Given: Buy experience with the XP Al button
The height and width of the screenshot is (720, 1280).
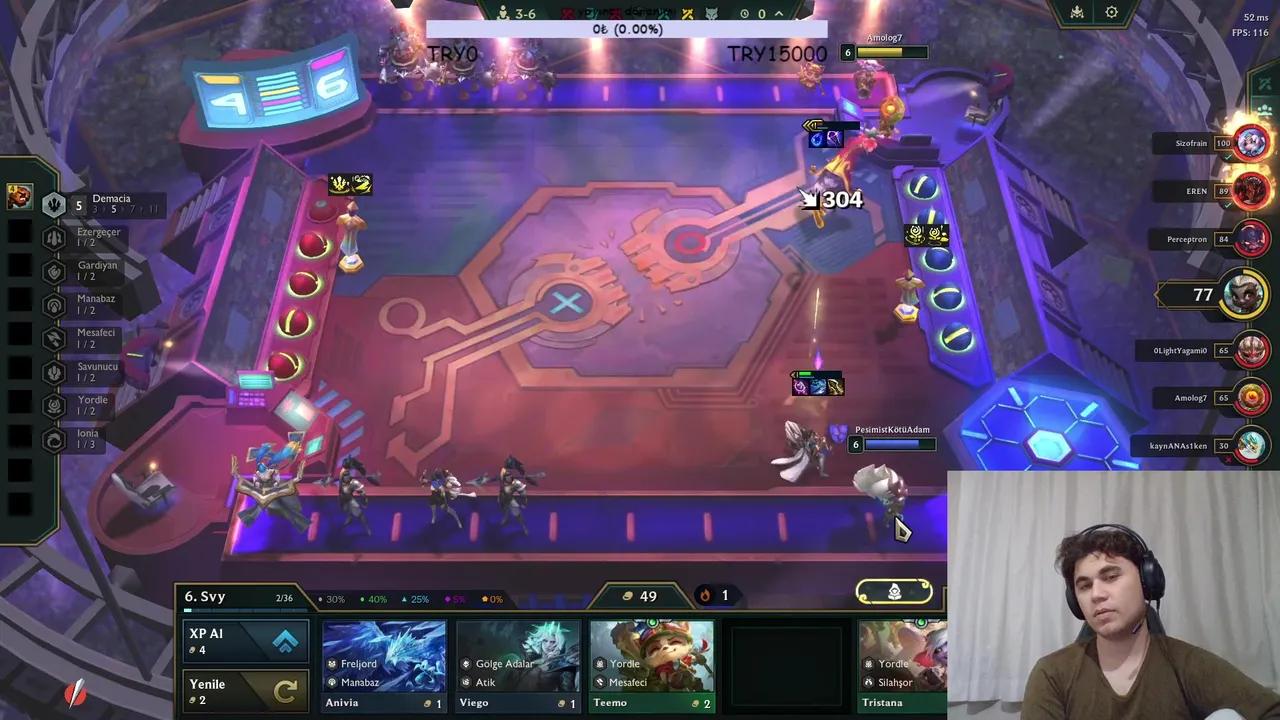Looking at the screenshot, I should (245, 640).
